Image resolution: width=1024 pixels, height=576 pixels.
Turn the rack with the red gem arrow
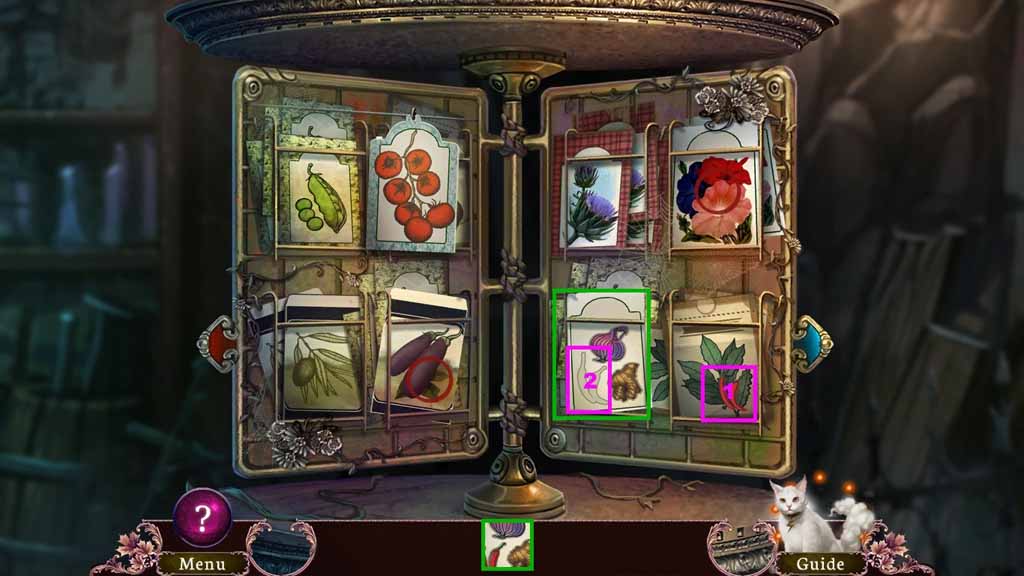222,343
